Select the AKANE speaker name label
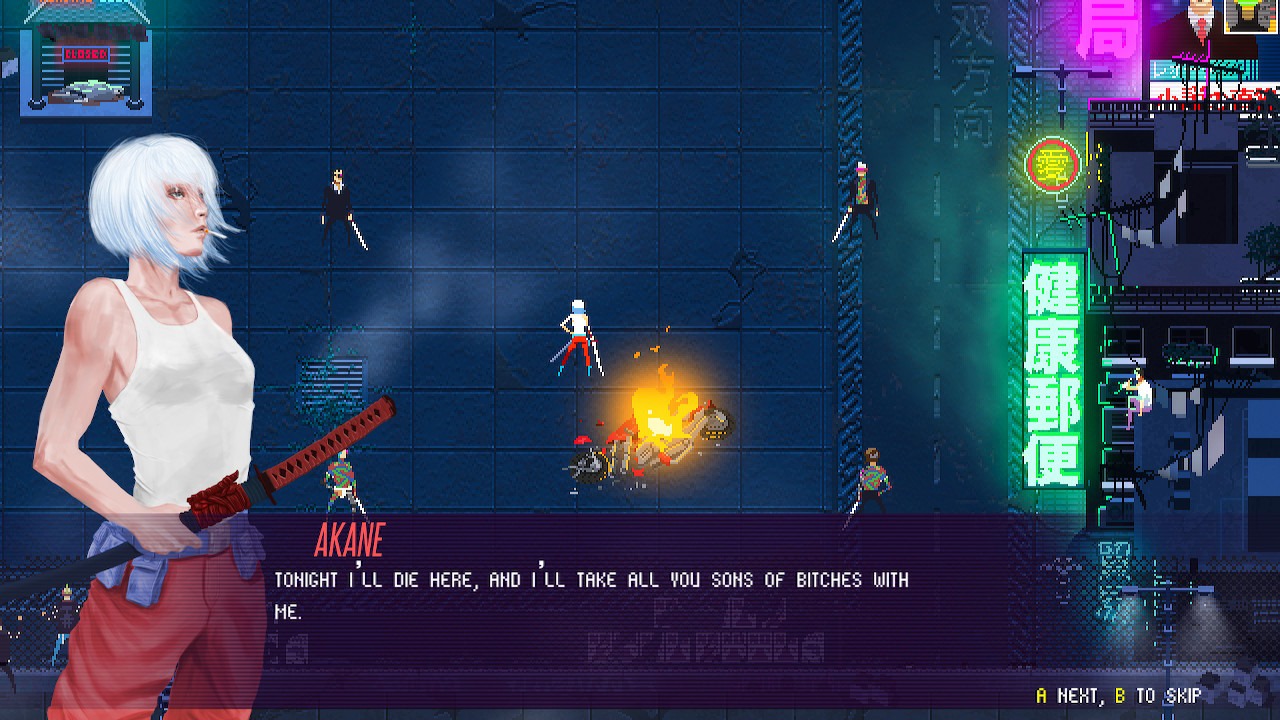 point(352,540)
